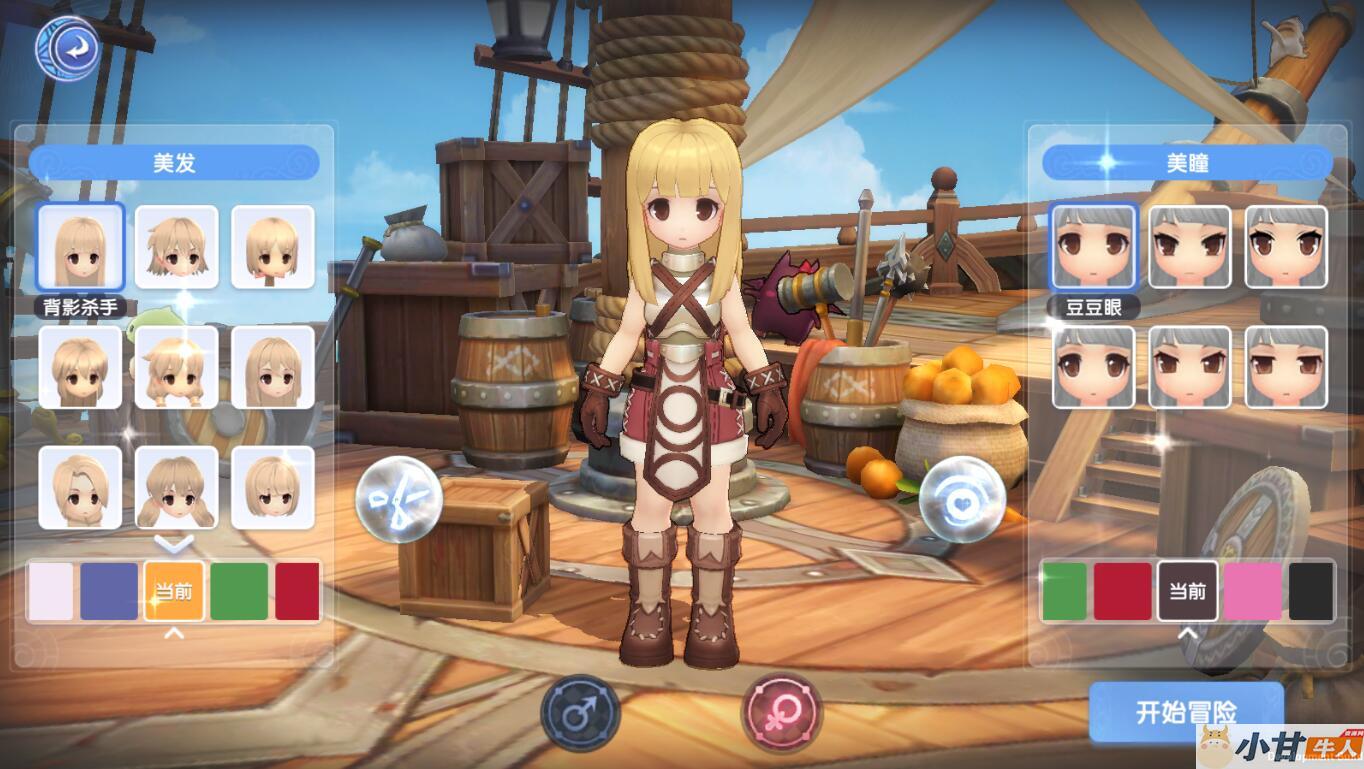Pick the blue-purple hair color swatch

tap(109, 591)
